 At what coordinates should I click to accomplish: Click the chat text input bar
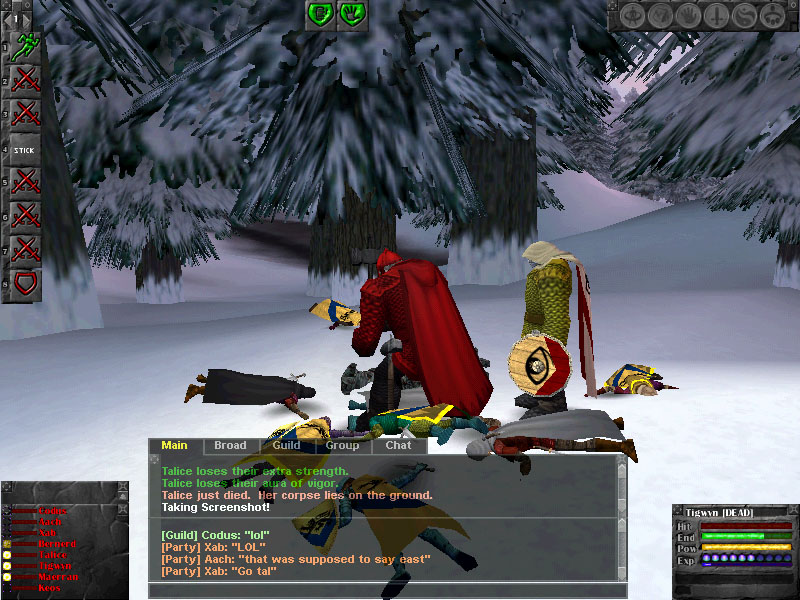click(387, 590)
